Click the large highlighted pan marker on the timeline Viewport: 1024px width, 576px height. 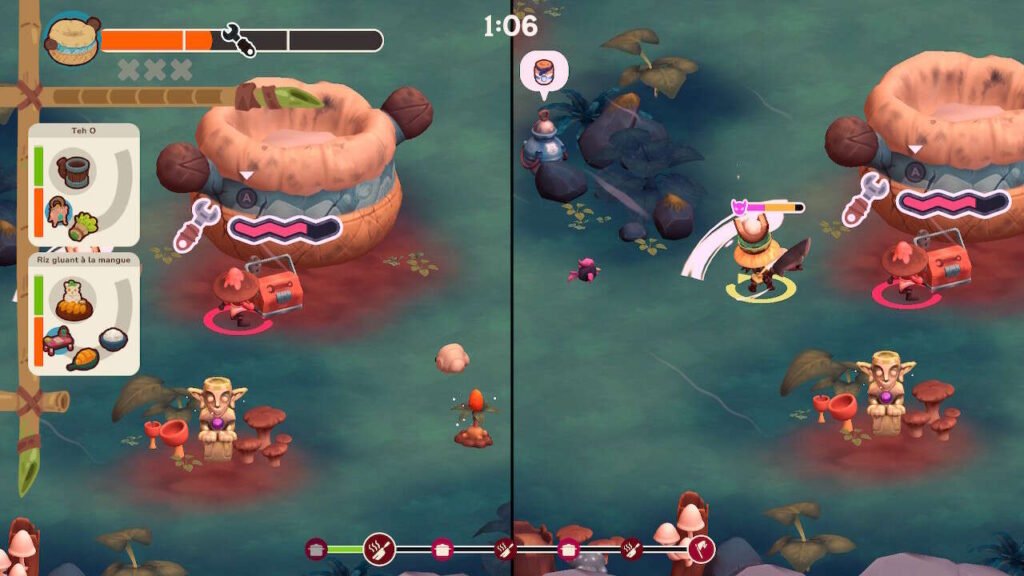tap(379, 549)
